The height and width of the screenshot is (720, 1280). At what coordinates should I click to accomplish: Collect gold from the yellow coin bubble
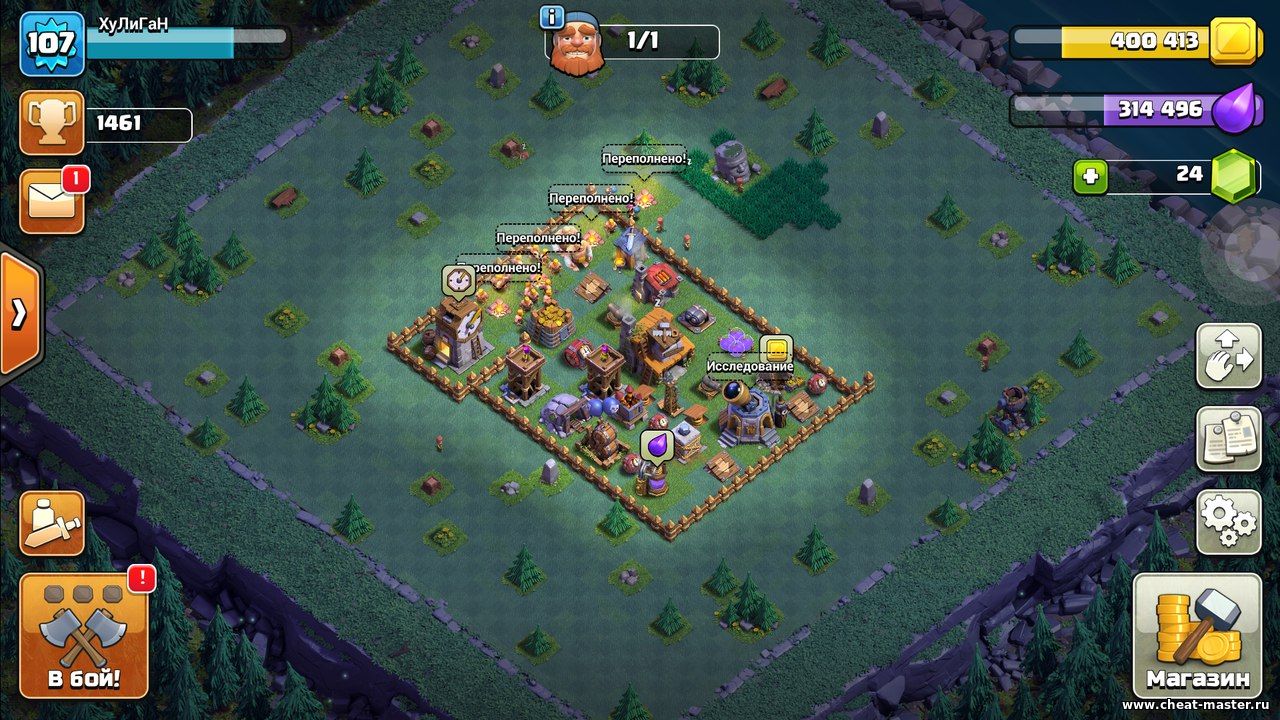776,349
